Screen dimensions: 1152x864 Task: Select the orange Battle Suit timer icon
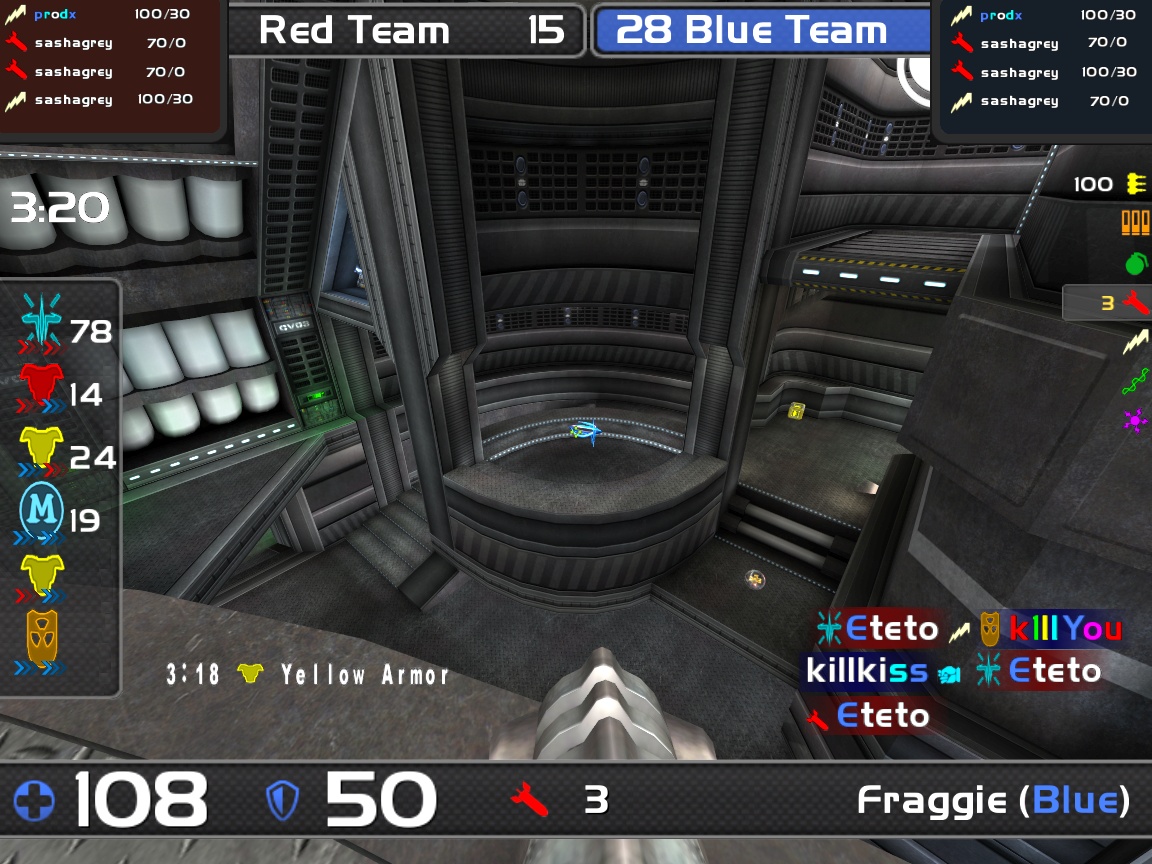click(41, 637)
